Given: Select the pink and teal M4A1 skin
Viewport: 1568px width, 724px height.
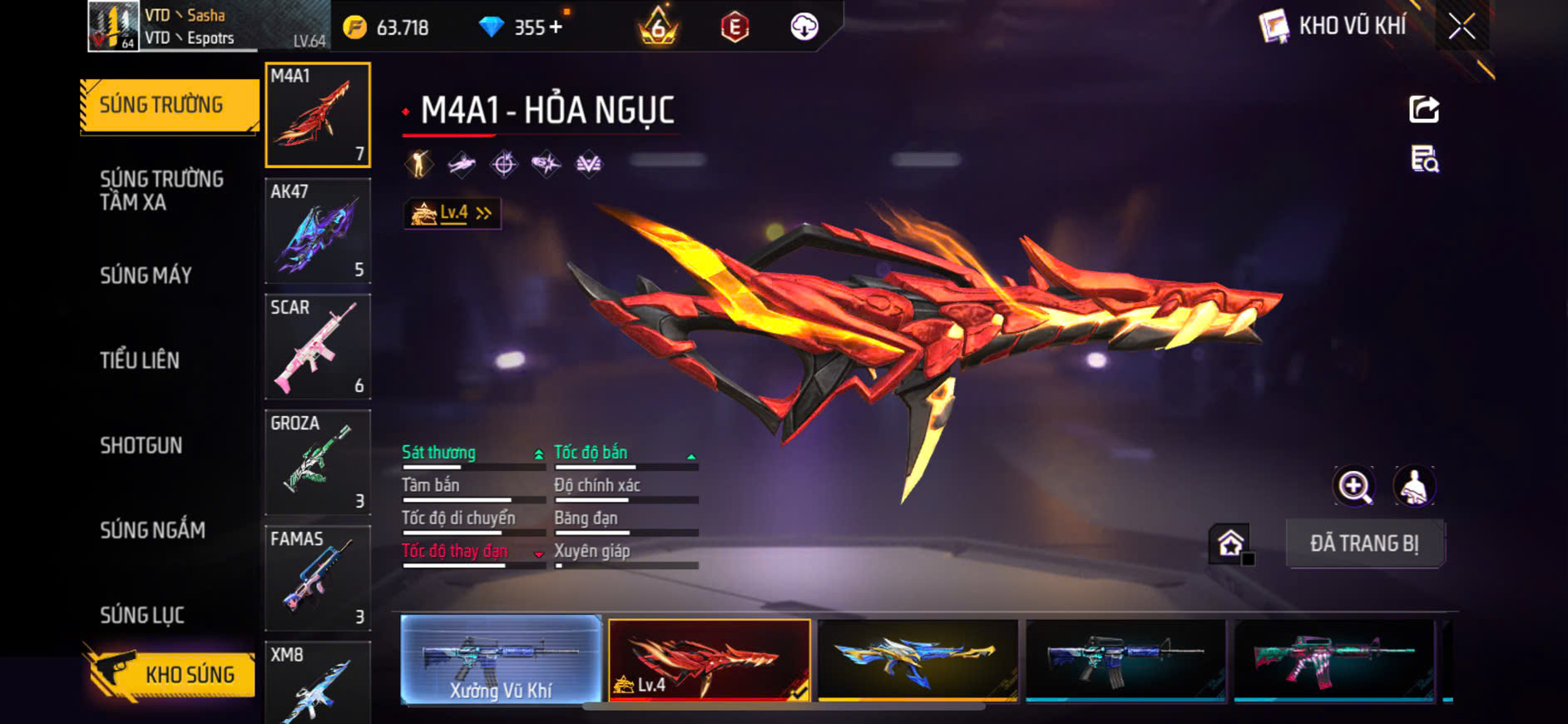Looking at the screenshot, I should point(1333,659).
